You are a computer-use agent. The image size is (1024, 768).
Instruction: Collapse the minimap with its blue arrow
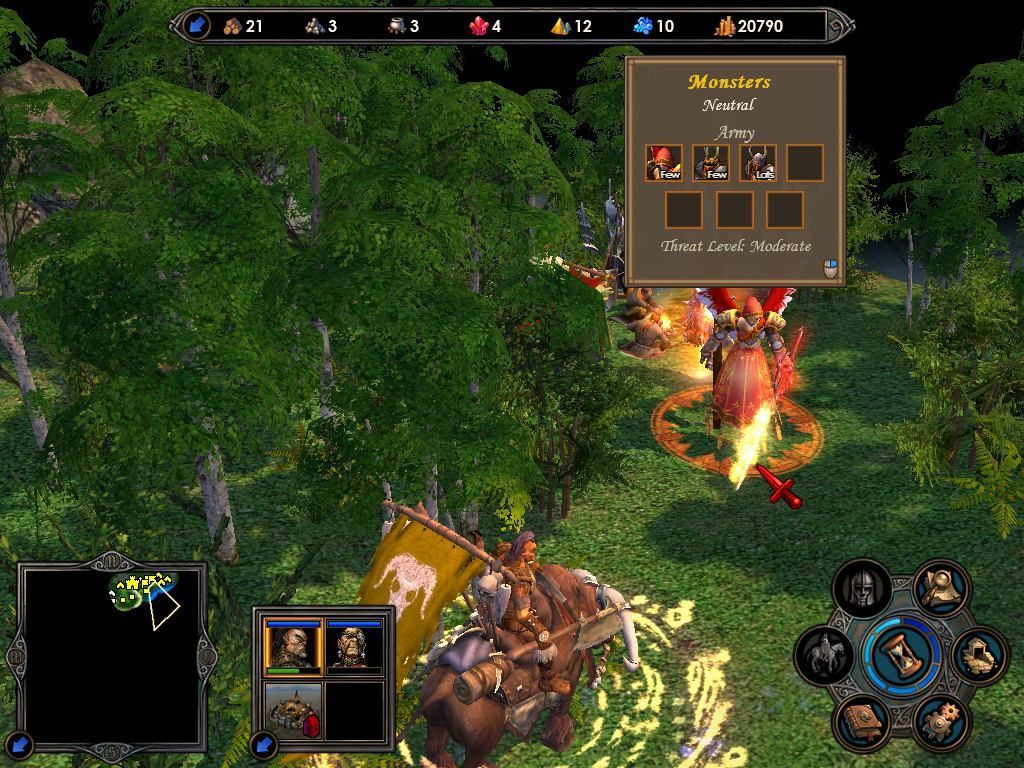pyautogui.click(x=21, y=744)
